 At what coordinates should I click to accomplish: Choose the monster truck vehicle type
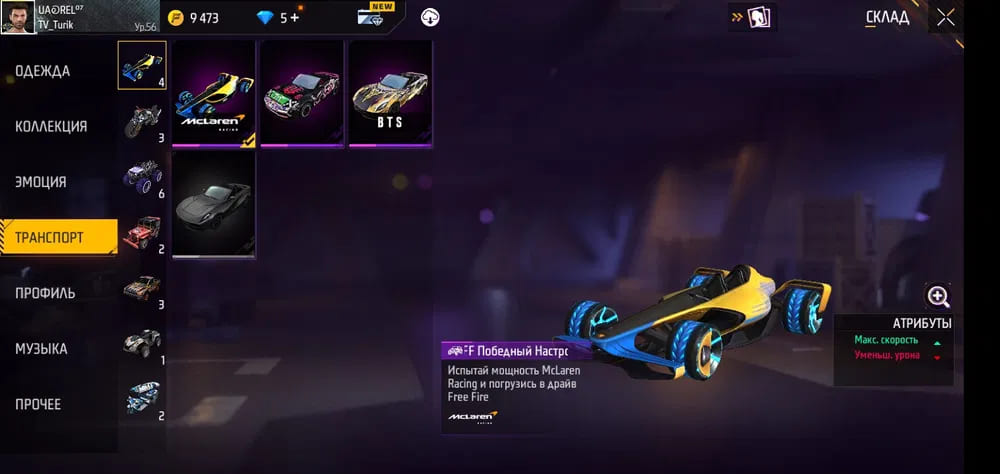[x=141, y=176]
